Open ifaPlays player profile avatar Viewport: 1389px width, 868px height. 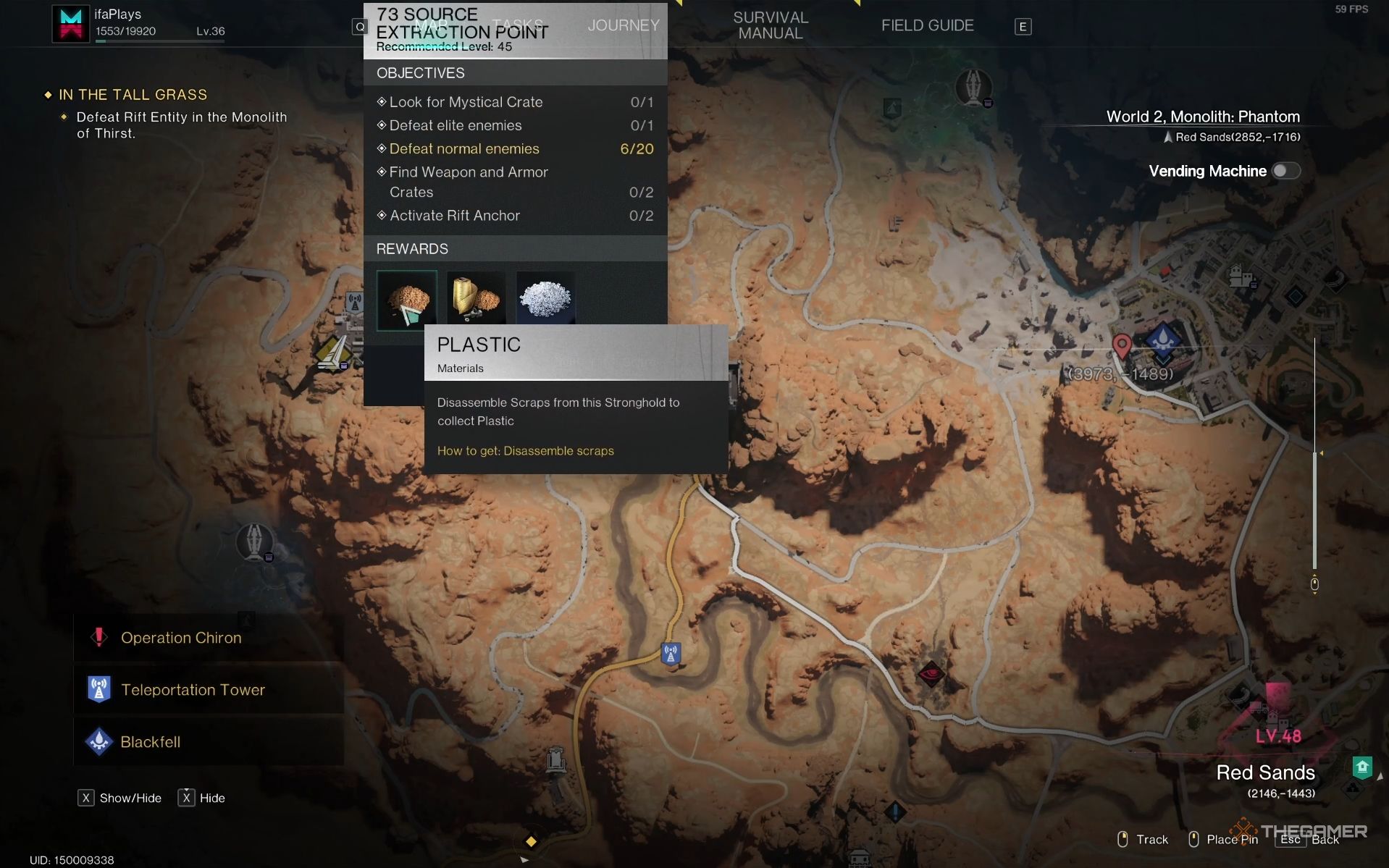point(70,23)
